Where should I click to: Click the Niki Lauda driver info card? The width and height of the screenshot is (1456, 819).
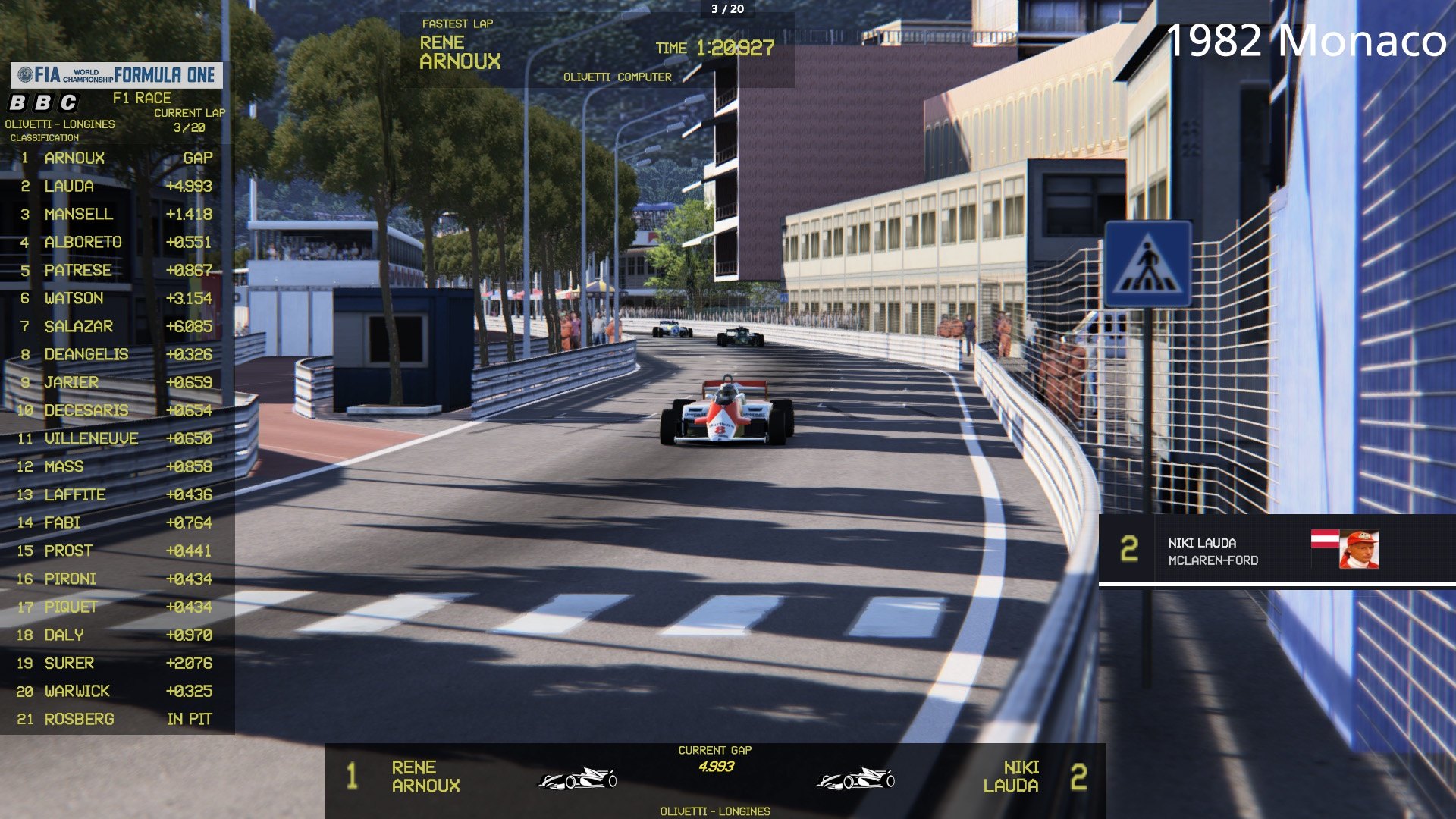tap(1276, 551)
